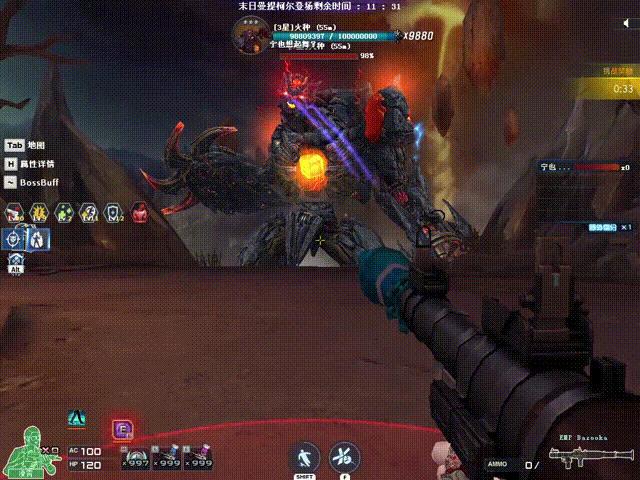
Task: Select the purple E skill icon
Action: [123, 430]
